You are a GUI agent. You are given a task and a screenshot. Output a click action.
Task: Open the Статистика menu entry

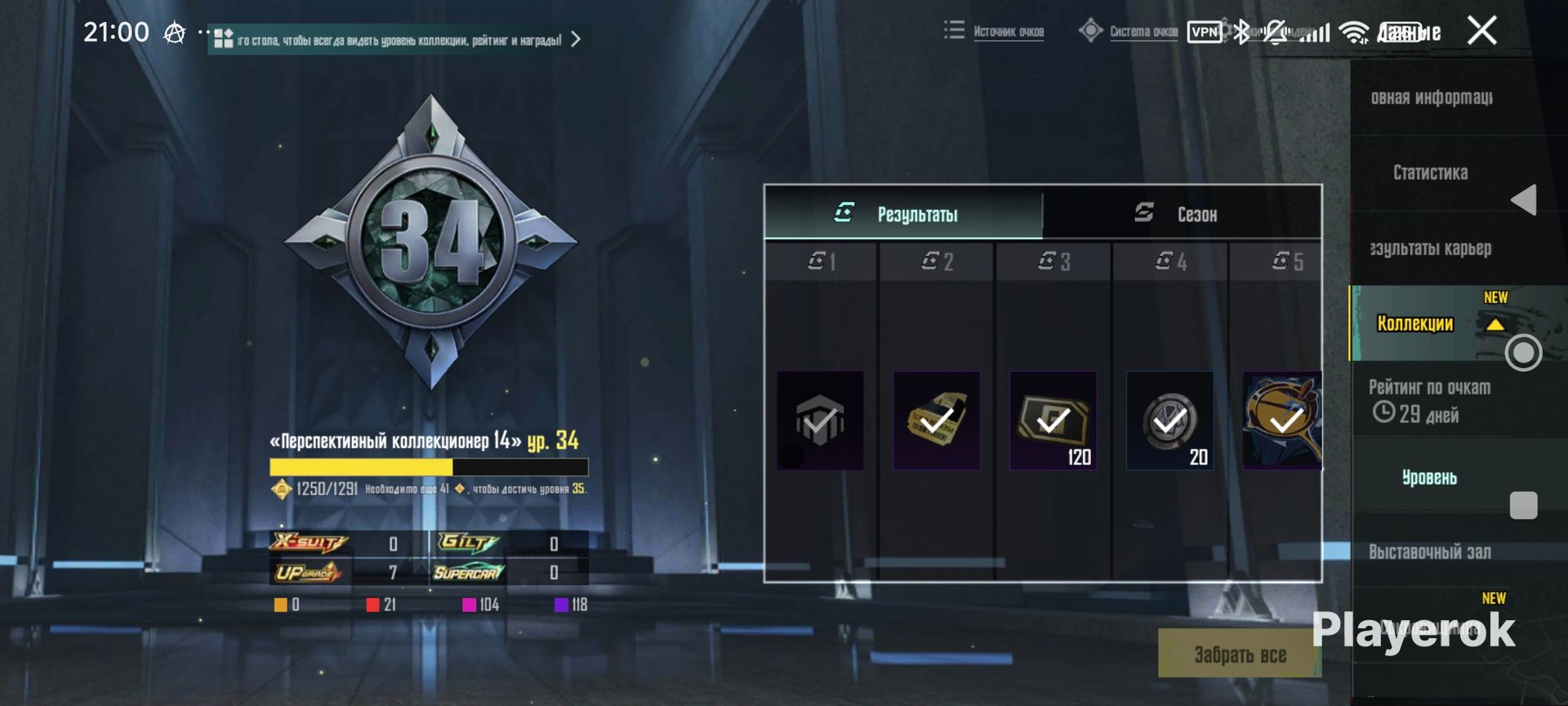click(x=1430, y=172)
